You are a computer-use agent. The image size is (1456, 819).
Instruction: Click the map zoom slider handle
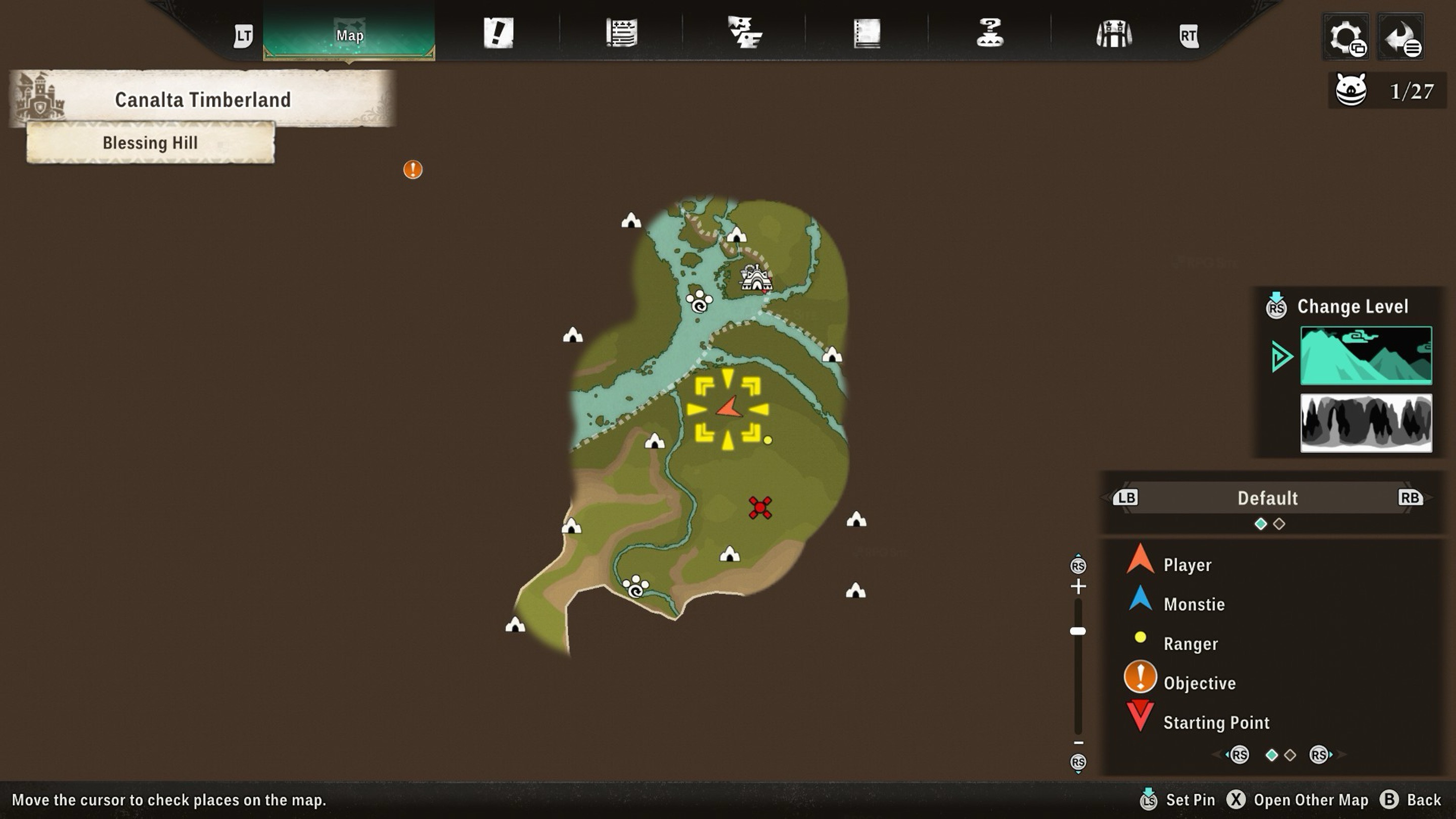(x=1078, y=631)
